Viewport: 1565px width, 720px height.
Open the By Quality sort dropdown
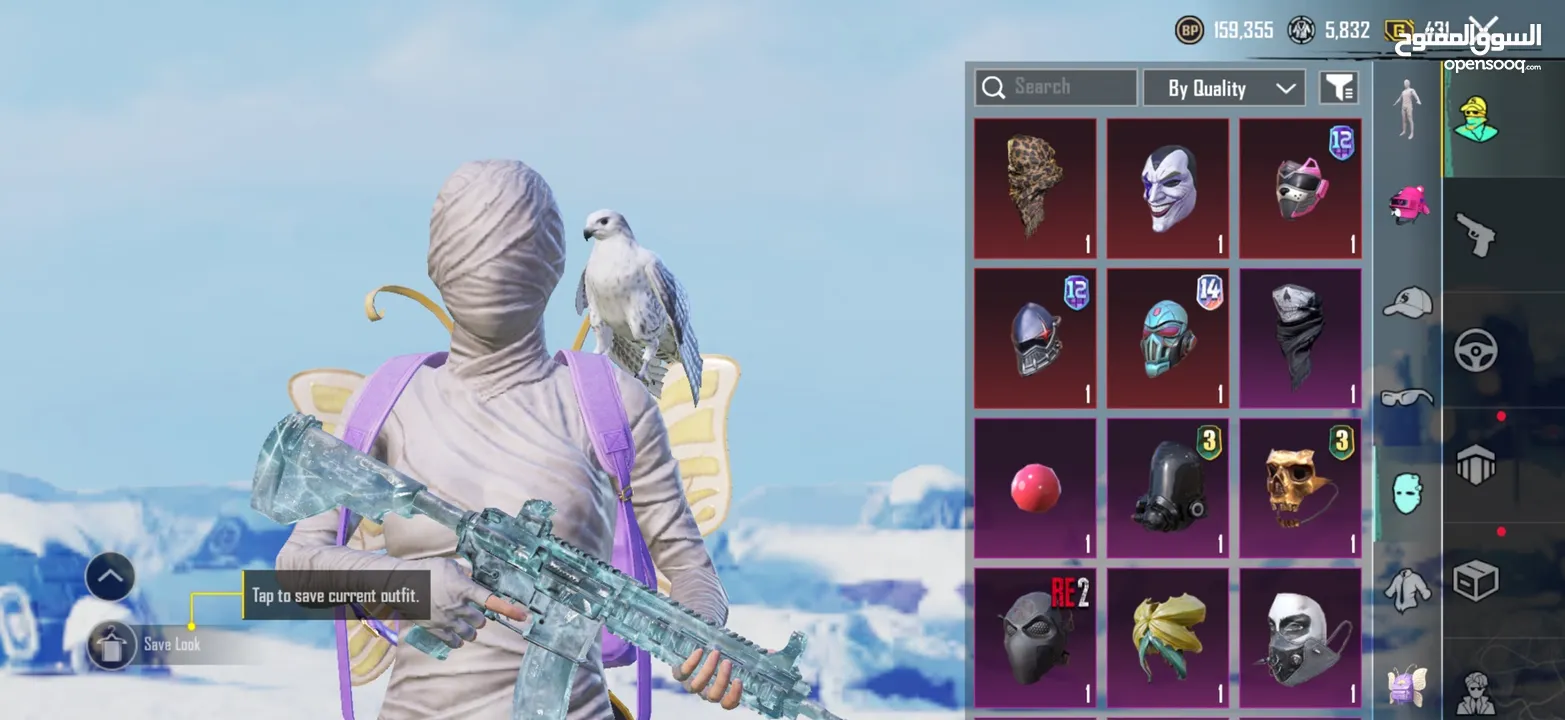coord(1224,88)
